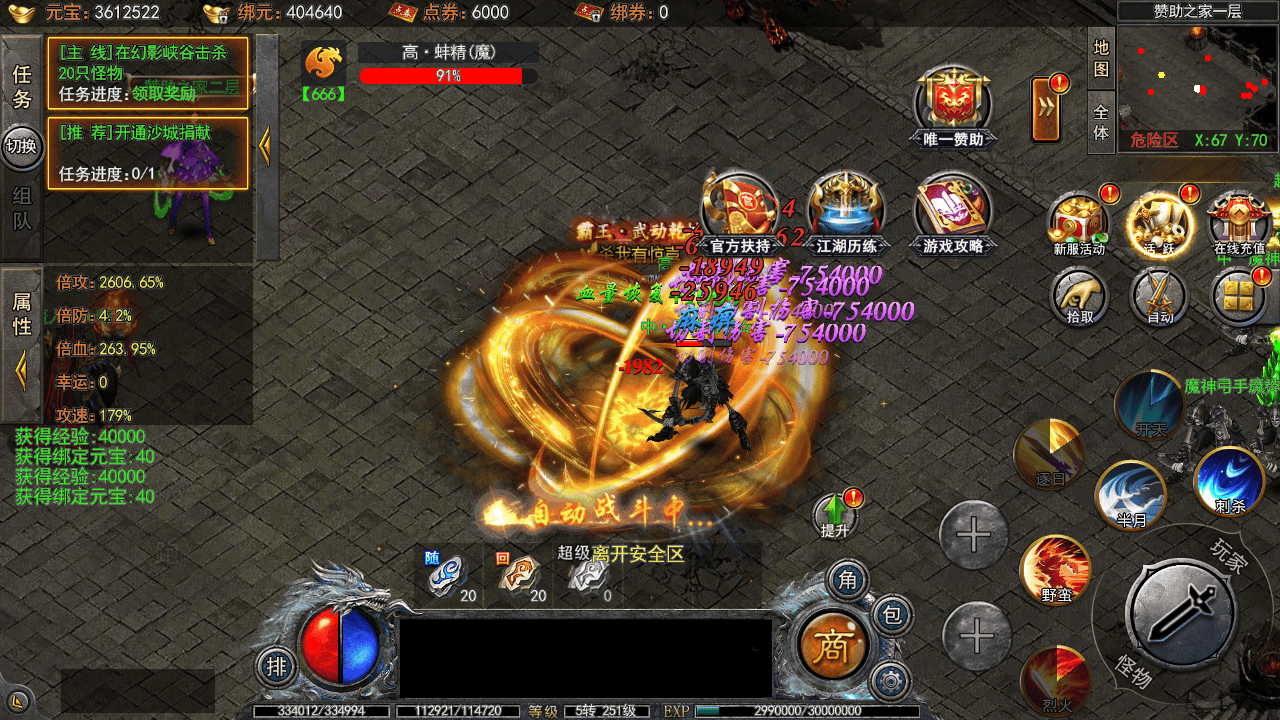This screenshot has height=720, width=1280.
Task: Toggle 自动 auto-battle crossed swords button
Action: click(x=1159, y=298)
